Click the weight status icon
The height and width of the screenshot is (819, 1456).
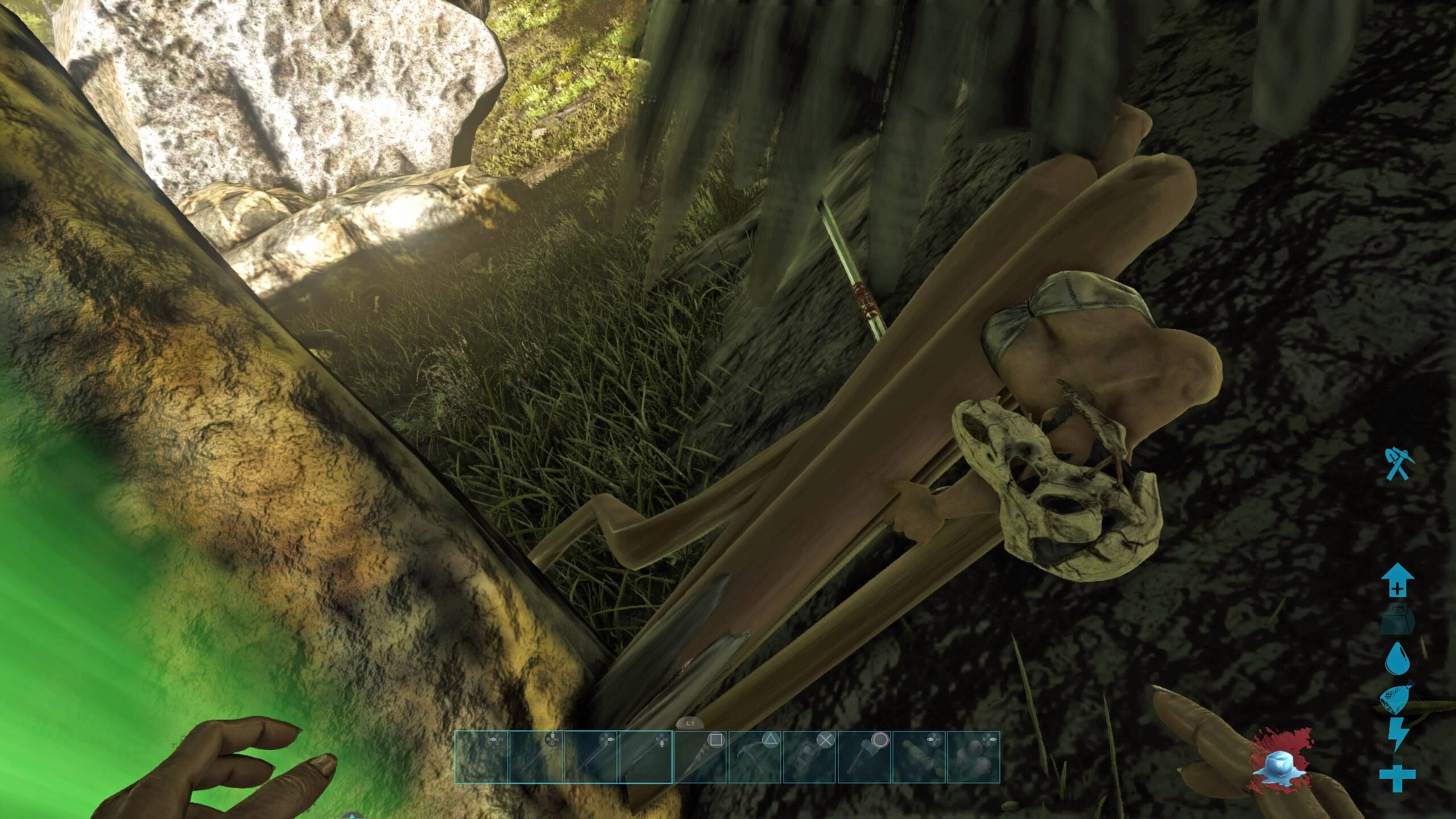click(x=1397, y=621)
